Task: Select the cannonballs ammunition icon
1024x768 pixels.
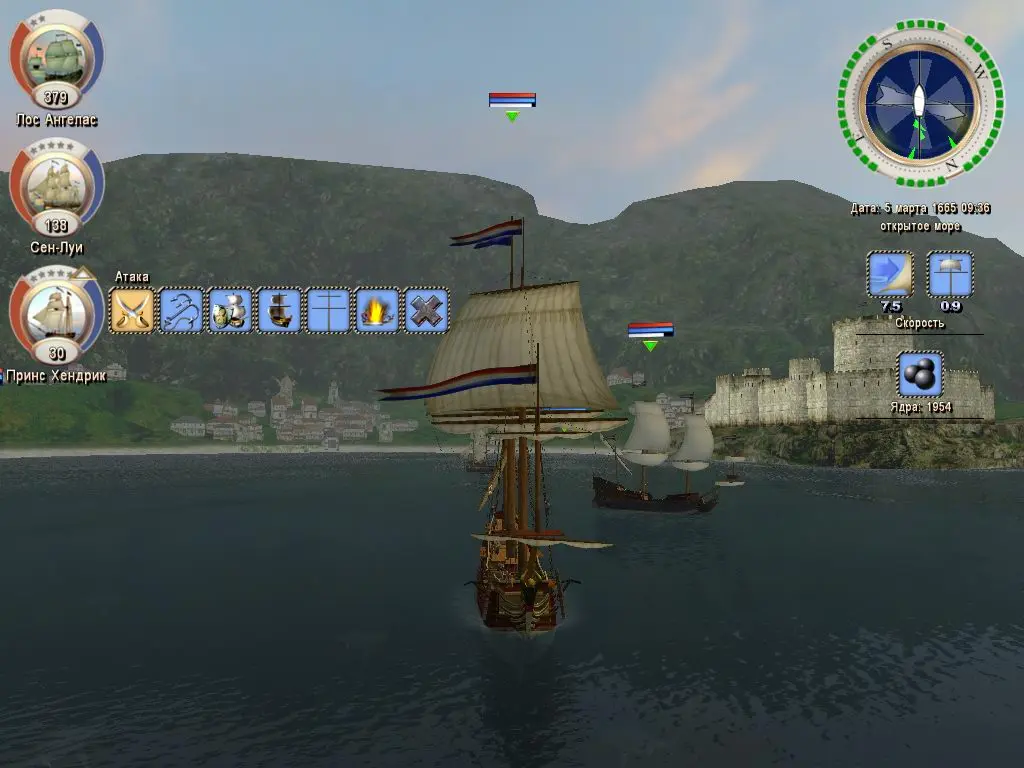Action: pyautogui.click(x=919, y=375)
